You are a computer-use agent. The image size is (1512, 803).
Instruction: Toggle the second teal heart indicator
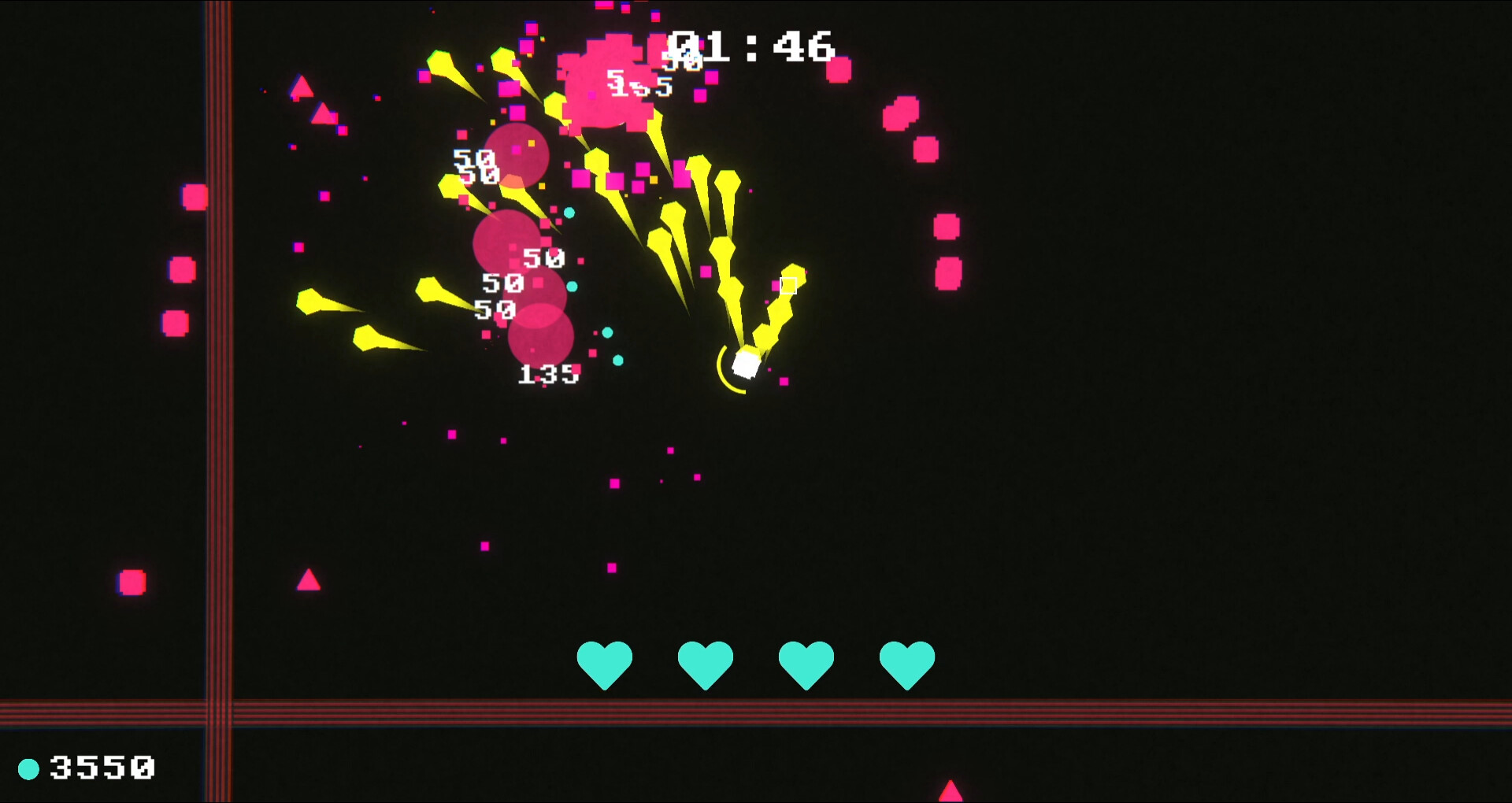point(706,665)
